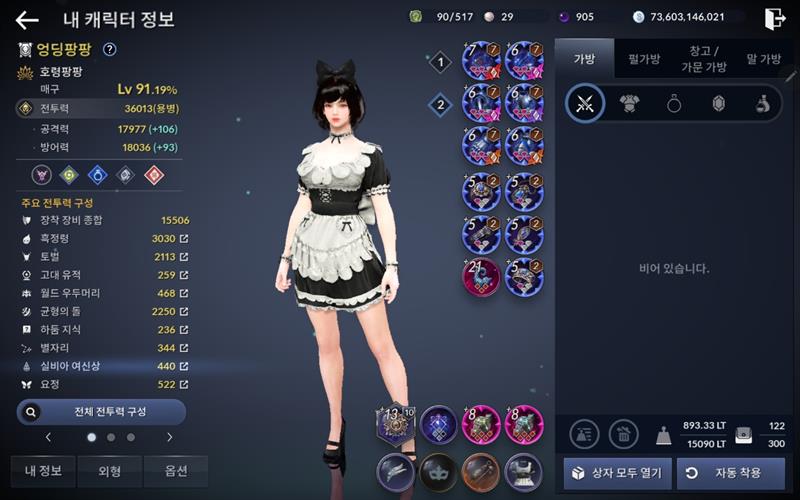The width and height of the screenshot is (800, 500).
Task: Filter bag by armor chestpiece icon
Action: 630,103
